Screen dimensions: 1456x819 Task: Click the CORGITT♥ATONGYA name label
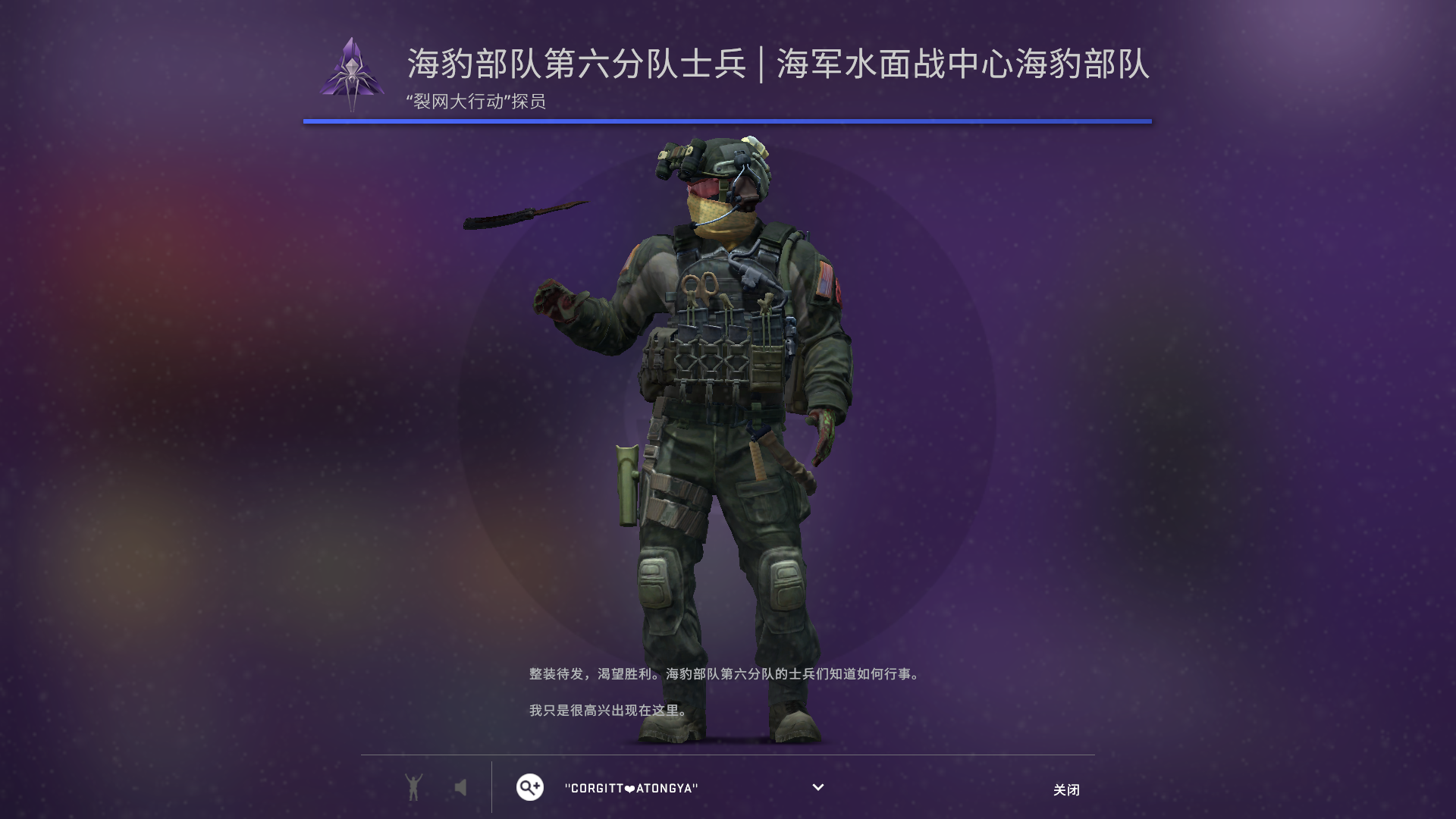click(x=629, y=787)
